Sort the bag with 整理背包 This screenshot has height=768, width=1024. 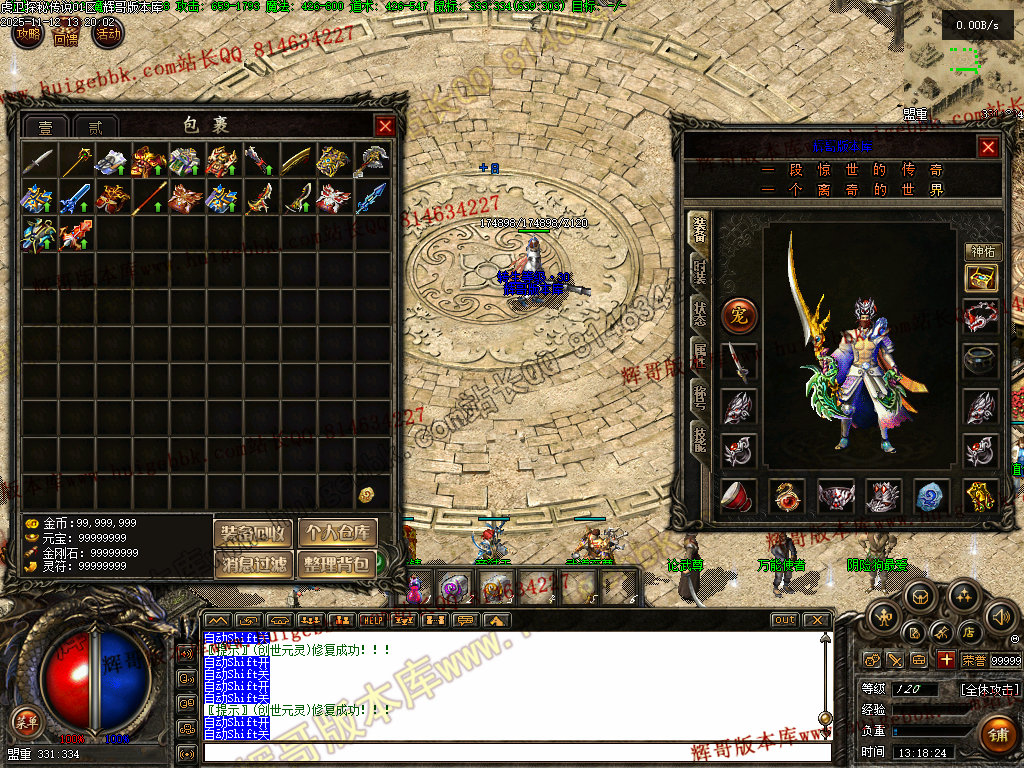tap(337, 564)
